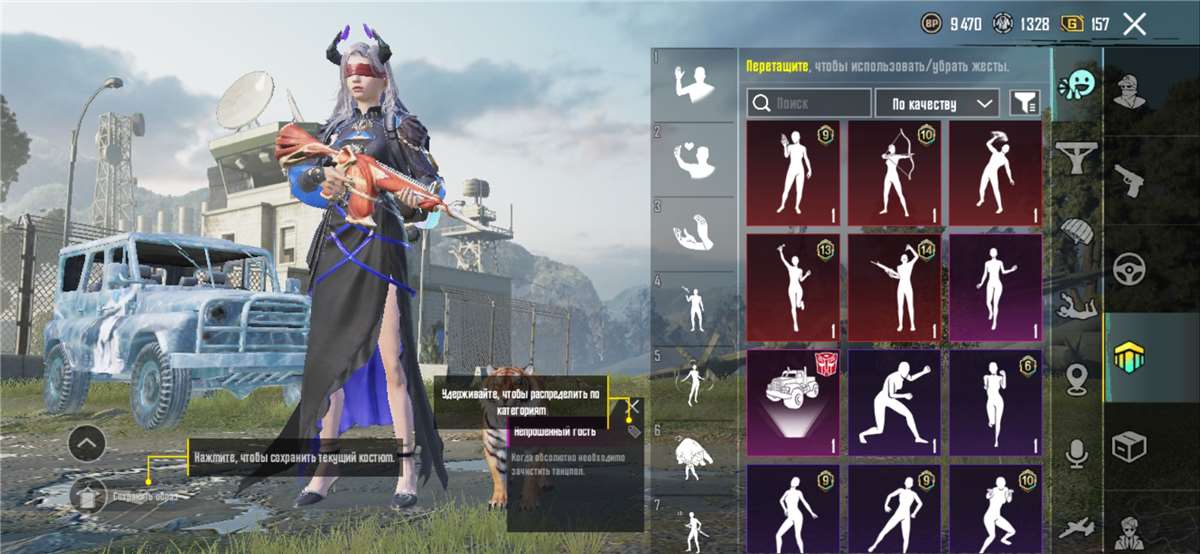Viewport: 1200px width, 554px height.
Task: Select the Transformers truck emote tile
Action: (794, 401)
